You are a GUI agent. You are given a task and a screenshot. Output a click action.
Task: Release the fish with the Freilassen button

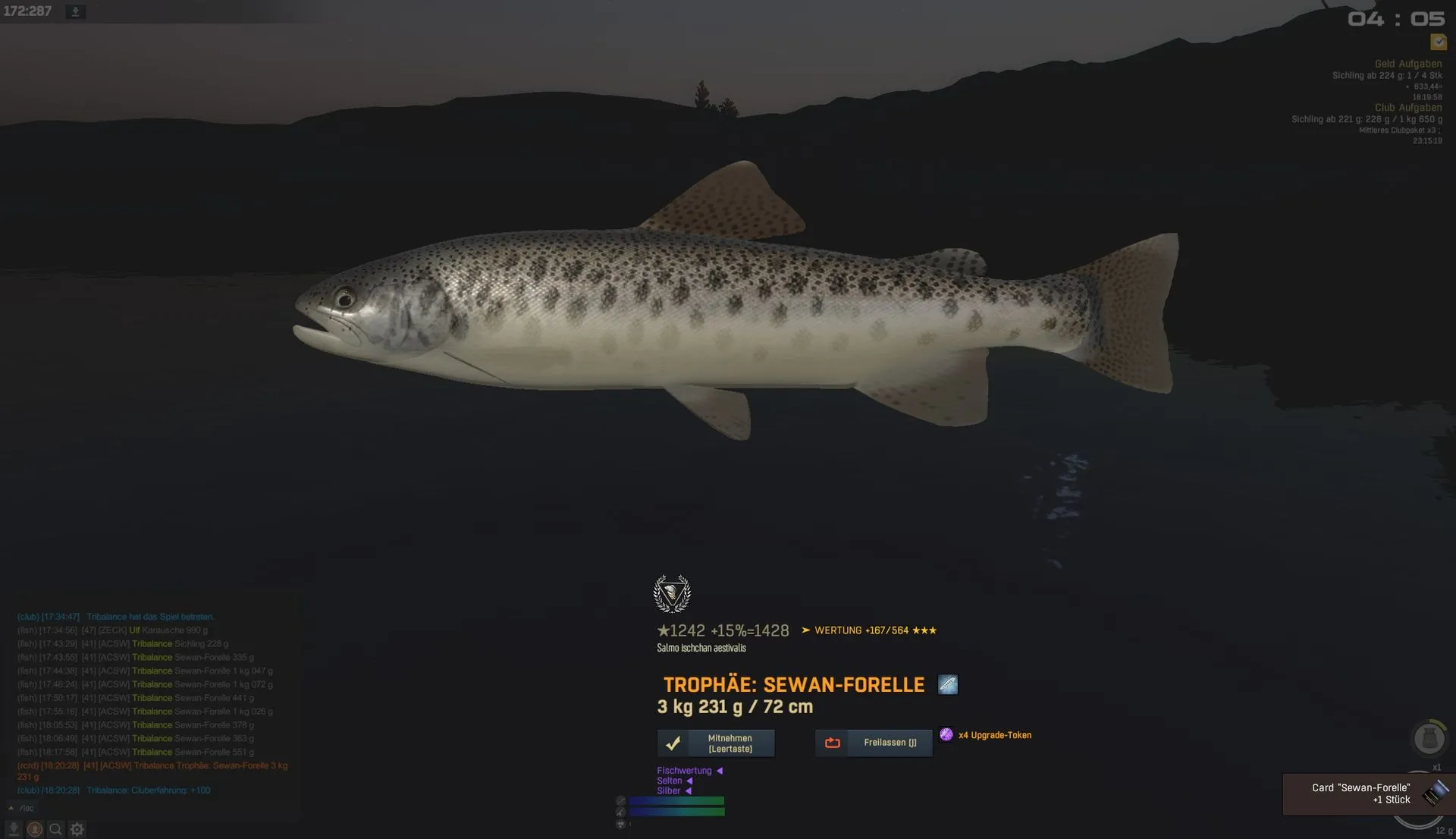(874, 743)
